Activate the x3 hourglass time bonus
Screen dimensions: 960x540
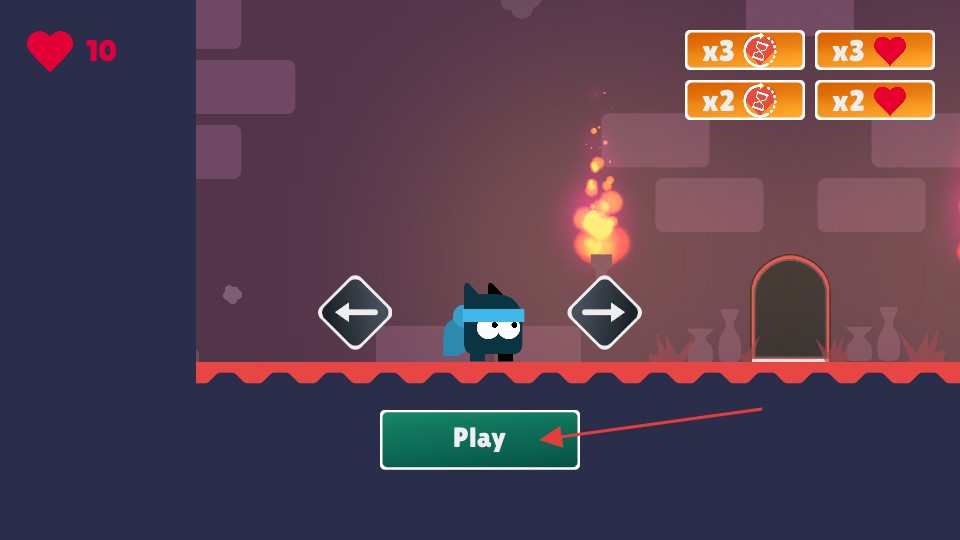click(x=744, y=50)
